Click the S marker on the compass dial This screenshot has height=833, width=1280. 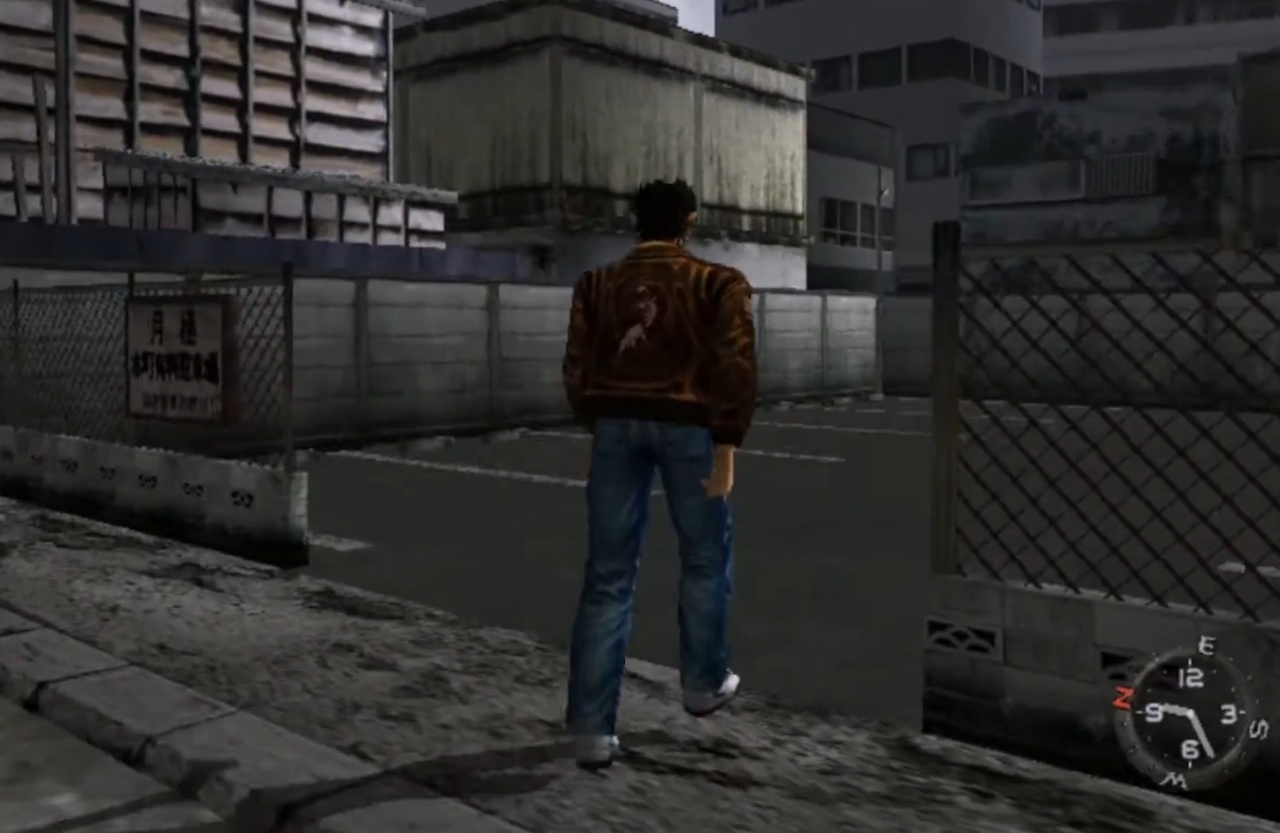coord(1258,728)
